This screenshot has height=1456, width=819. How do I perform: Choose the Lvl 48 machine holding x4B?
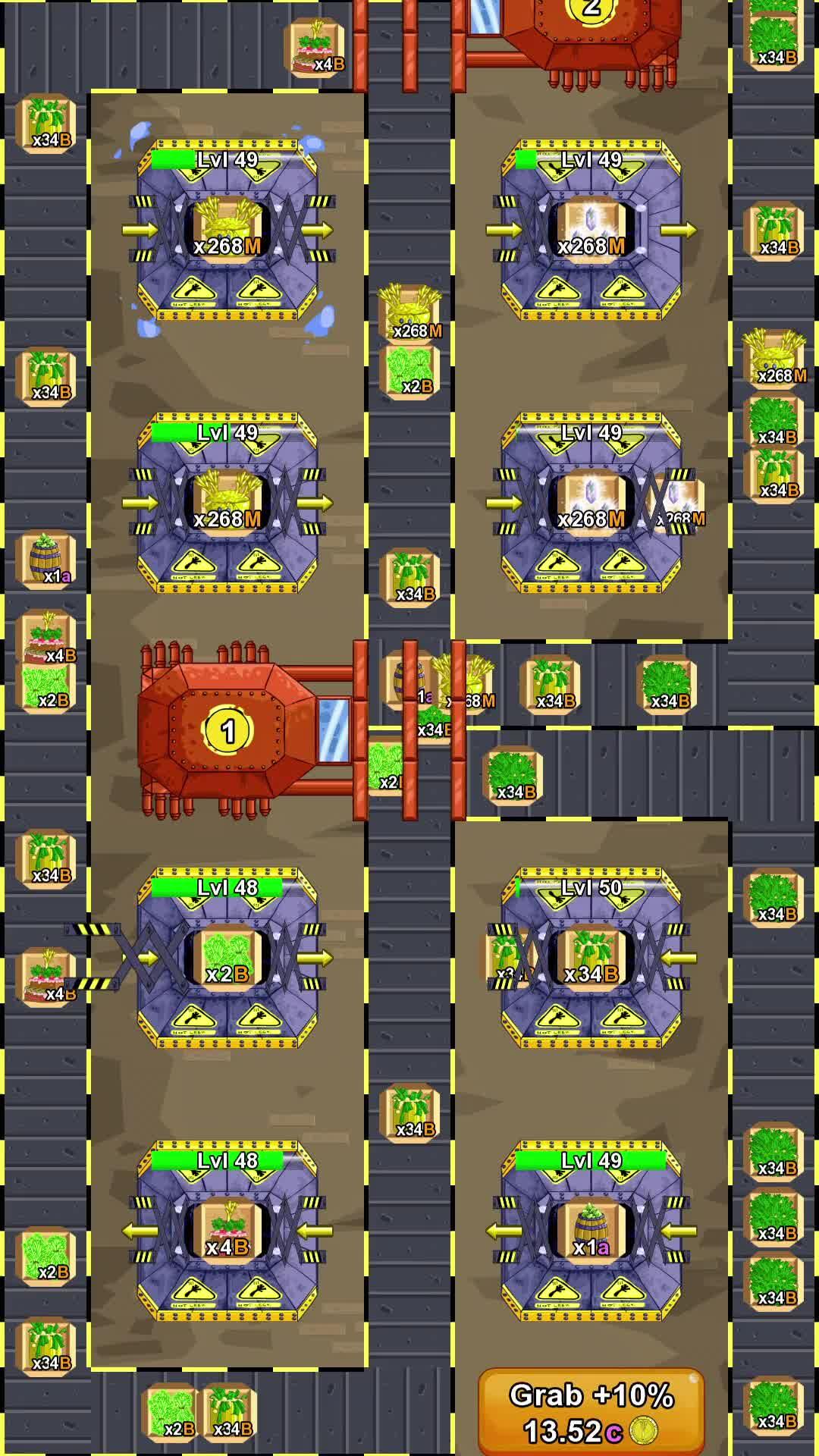click(227, 1231)
